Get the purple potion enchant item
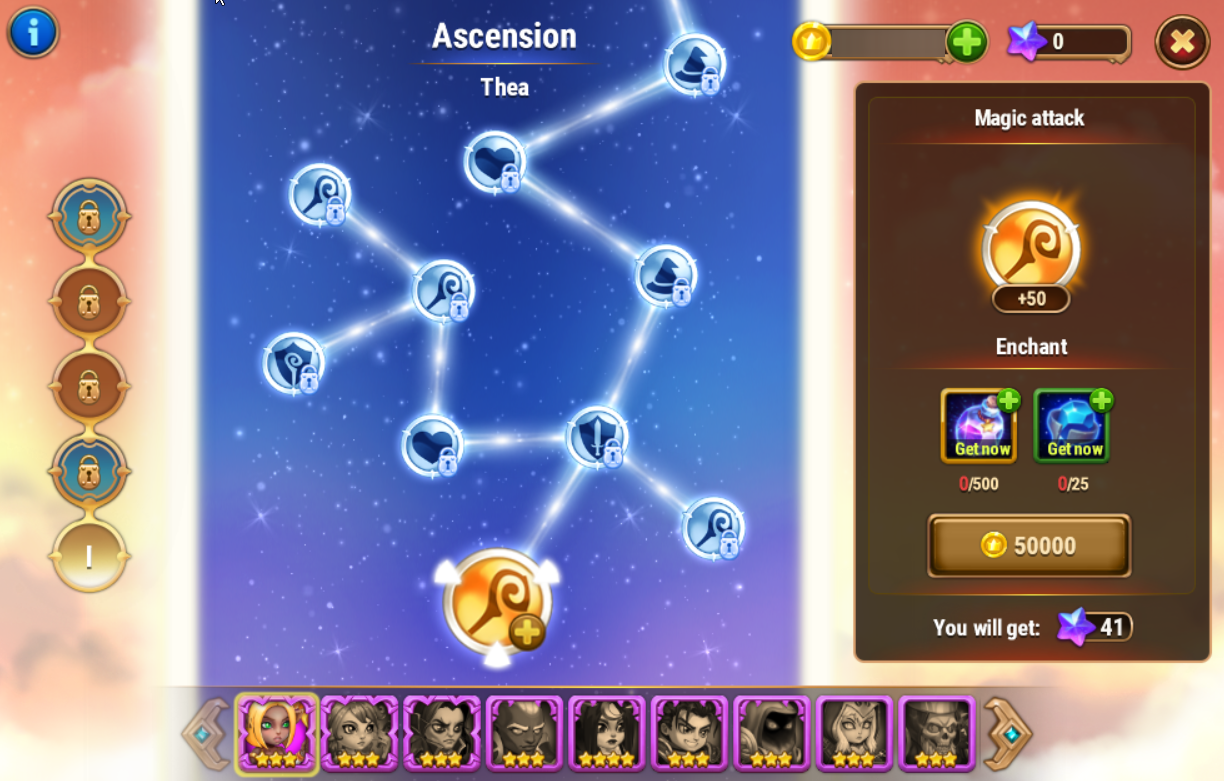 [979, 426]
